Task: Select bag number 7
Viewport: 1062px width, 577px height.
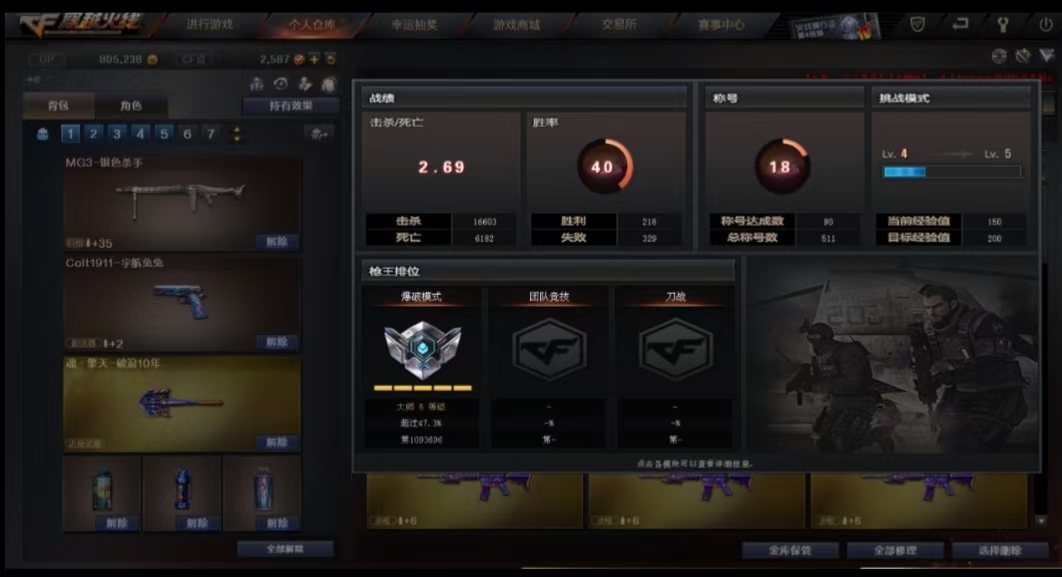Action: (x=210, y=133)
